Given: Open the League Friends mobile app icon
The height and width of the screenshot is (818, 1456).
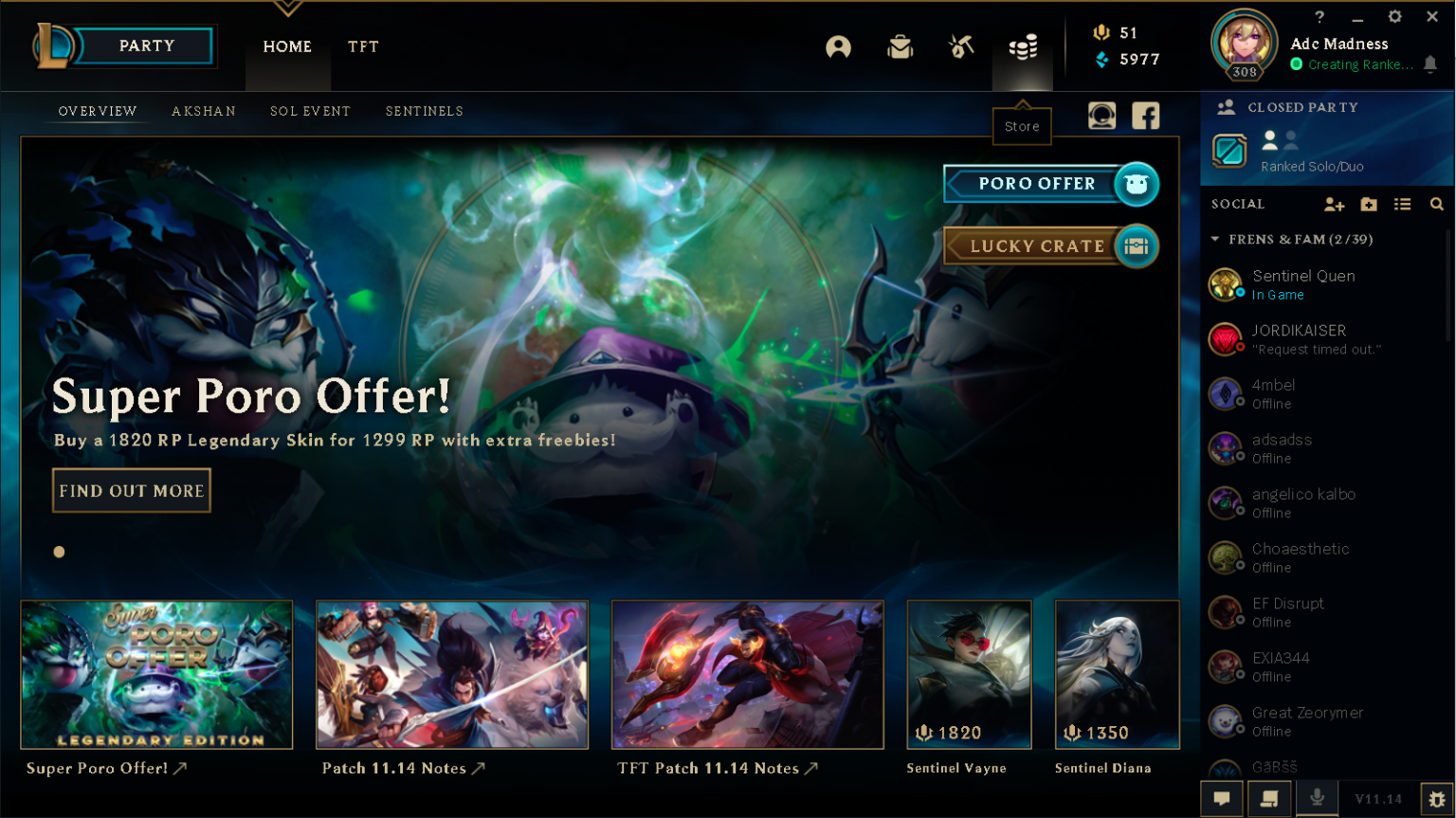Looking at the screenshot, I should 1101,116.
